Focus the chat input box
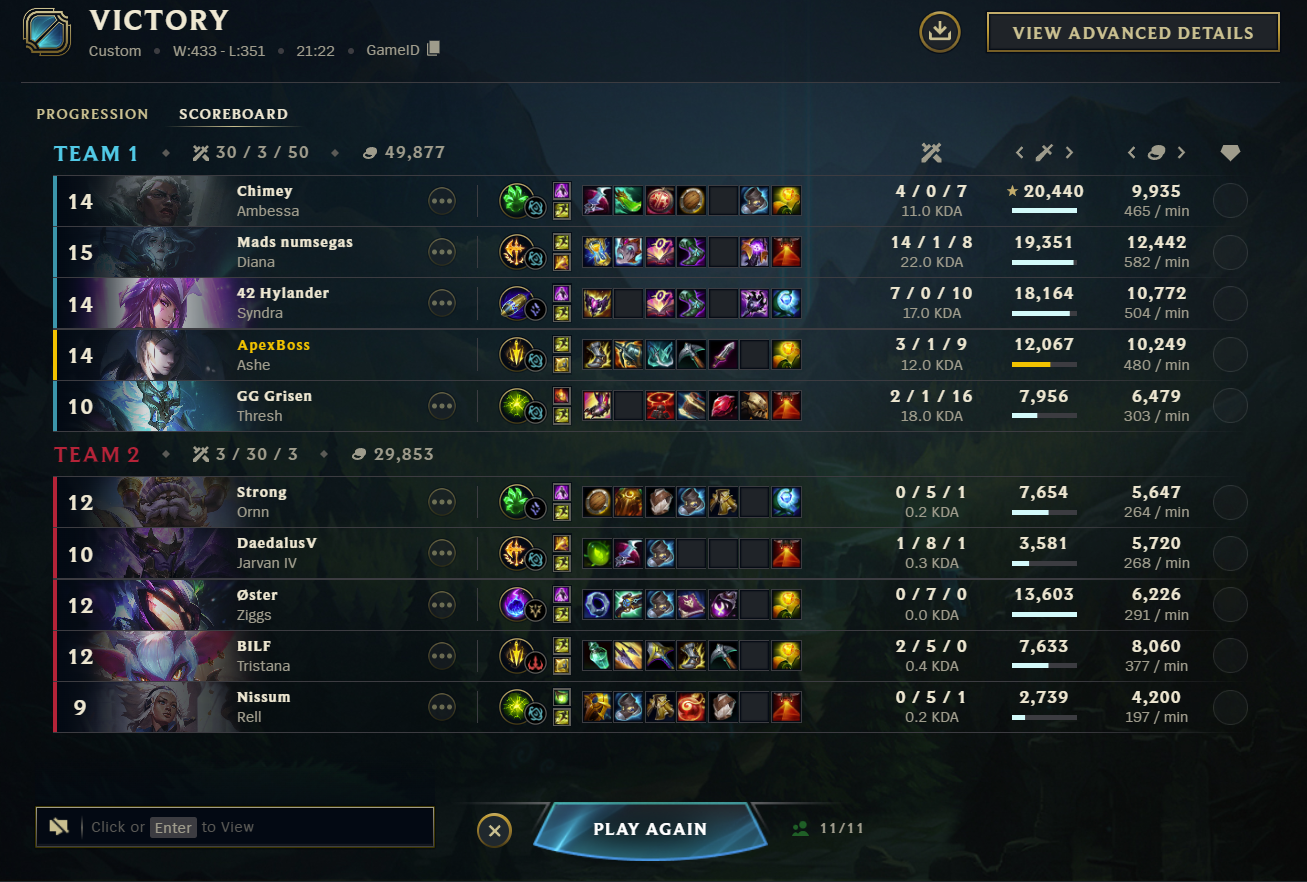Viewport: 1307px width, 882px height. (x=255, y=827)
